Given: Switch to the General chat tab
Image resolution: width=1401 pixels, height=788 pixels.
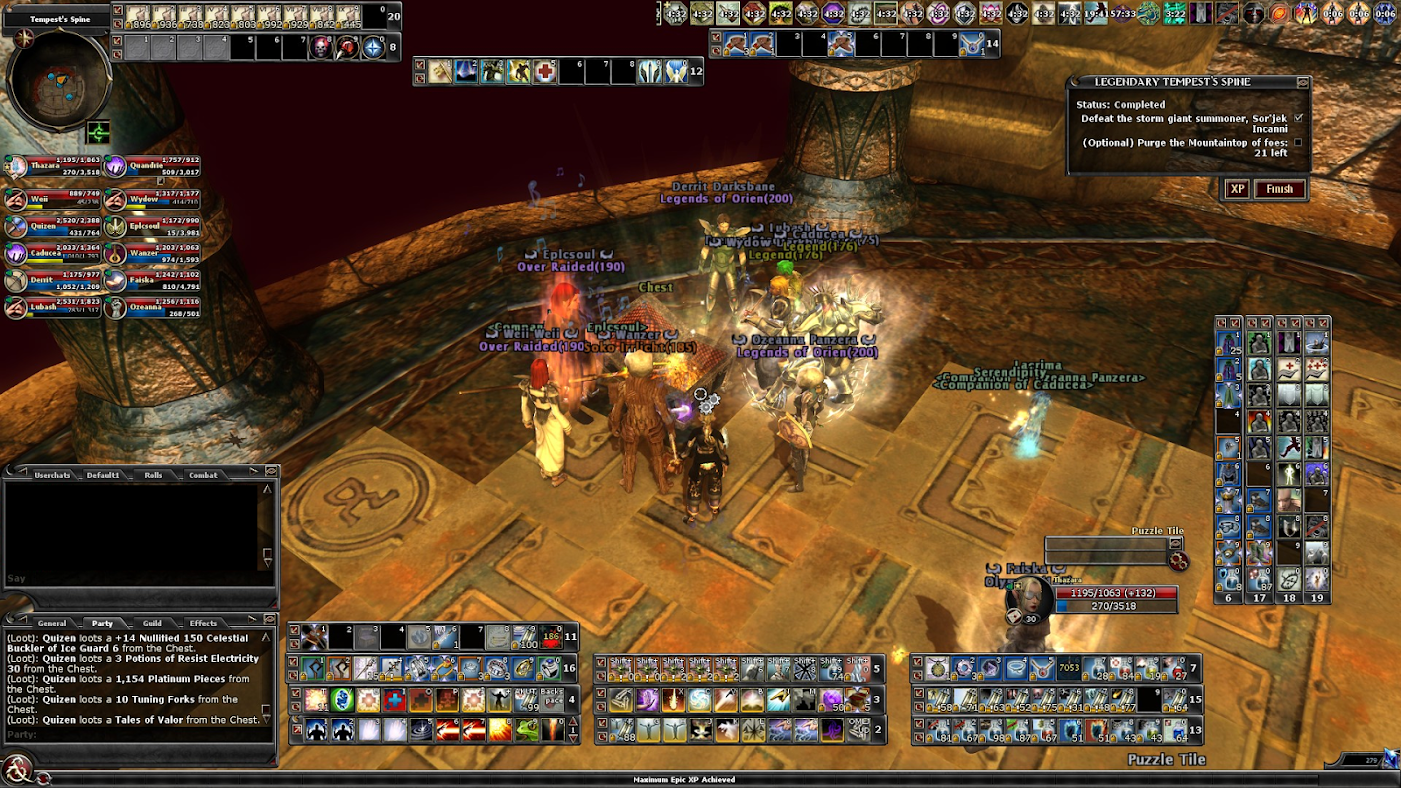Looking at the screenshot, I should pyautogui.click(x=52, y=623).
